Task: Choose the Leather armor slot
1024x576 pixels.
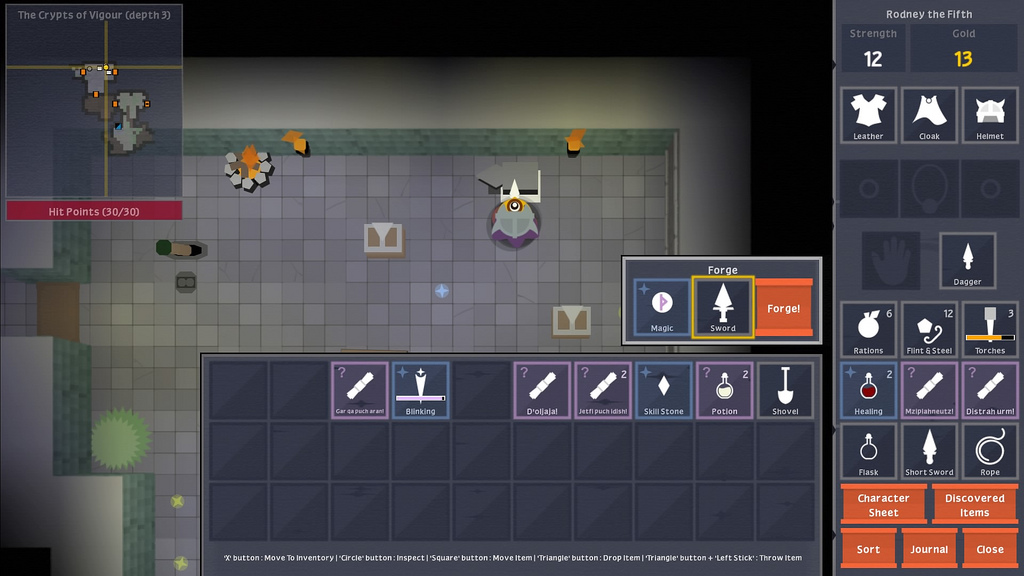Action: pos(869,115)
